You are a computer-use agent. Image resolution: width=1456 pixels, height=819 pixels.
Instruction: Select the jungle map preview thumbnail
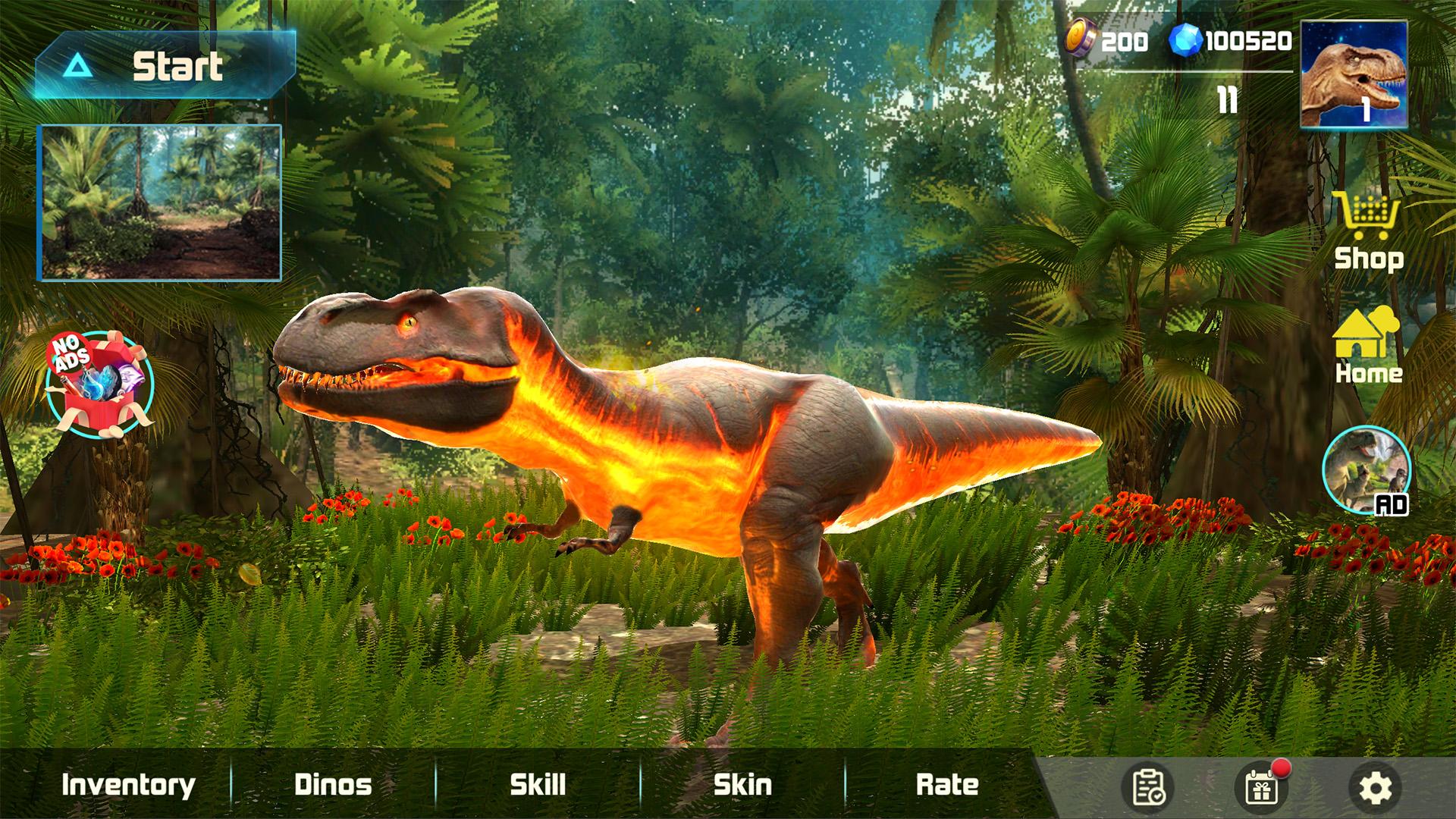tap(161, 202)
